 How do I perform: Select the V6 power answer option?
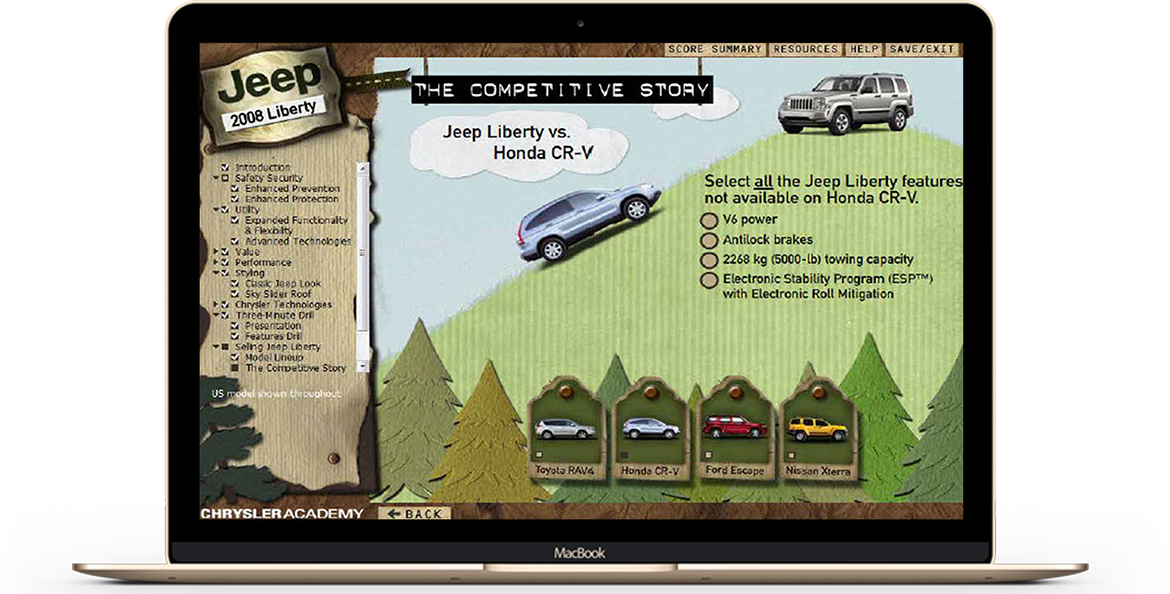[x=709, y=220]
